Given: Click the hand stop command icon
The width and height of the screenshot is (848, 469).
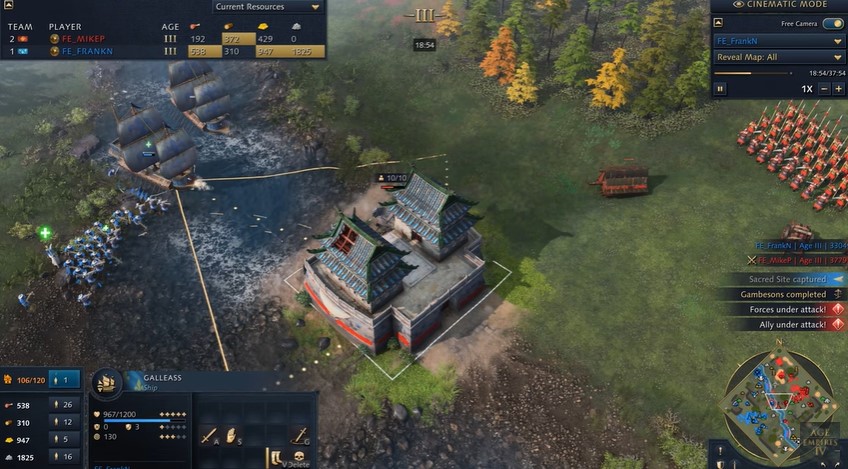Looking at the screenshot, I should (x=232, y=435).
